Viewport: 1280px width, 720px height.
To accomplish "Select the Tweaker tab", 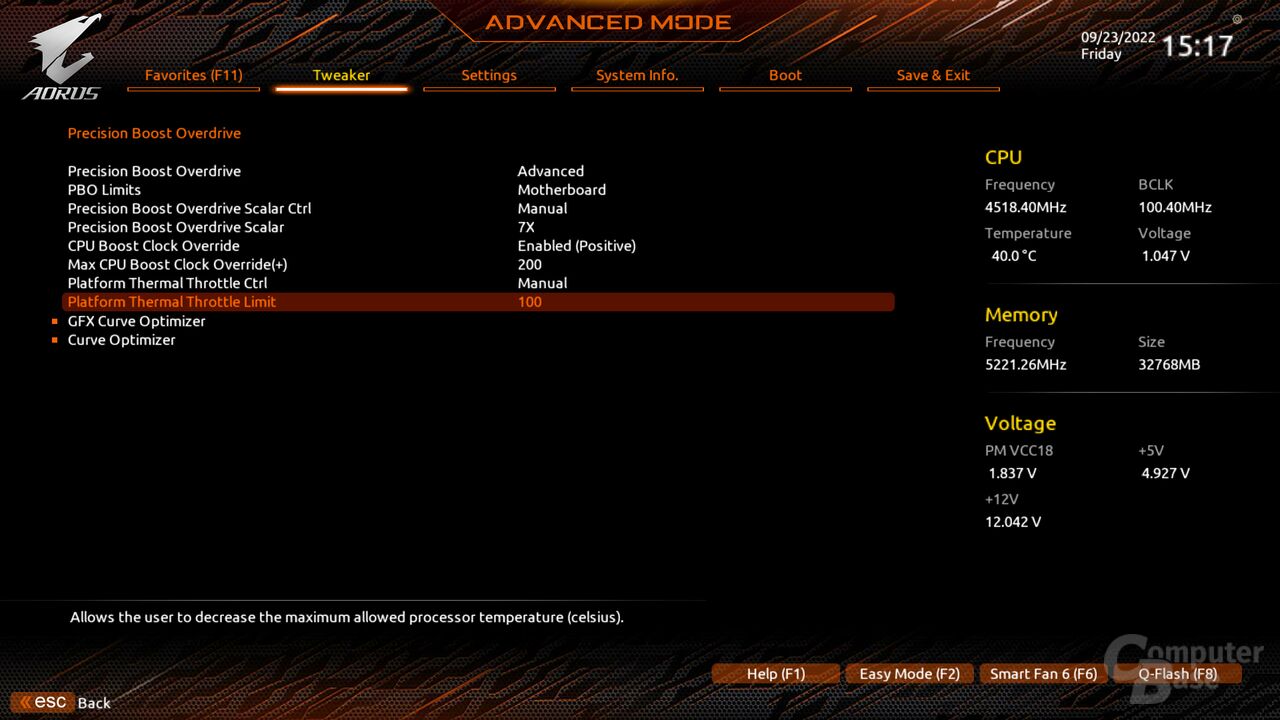I will 341,75.
